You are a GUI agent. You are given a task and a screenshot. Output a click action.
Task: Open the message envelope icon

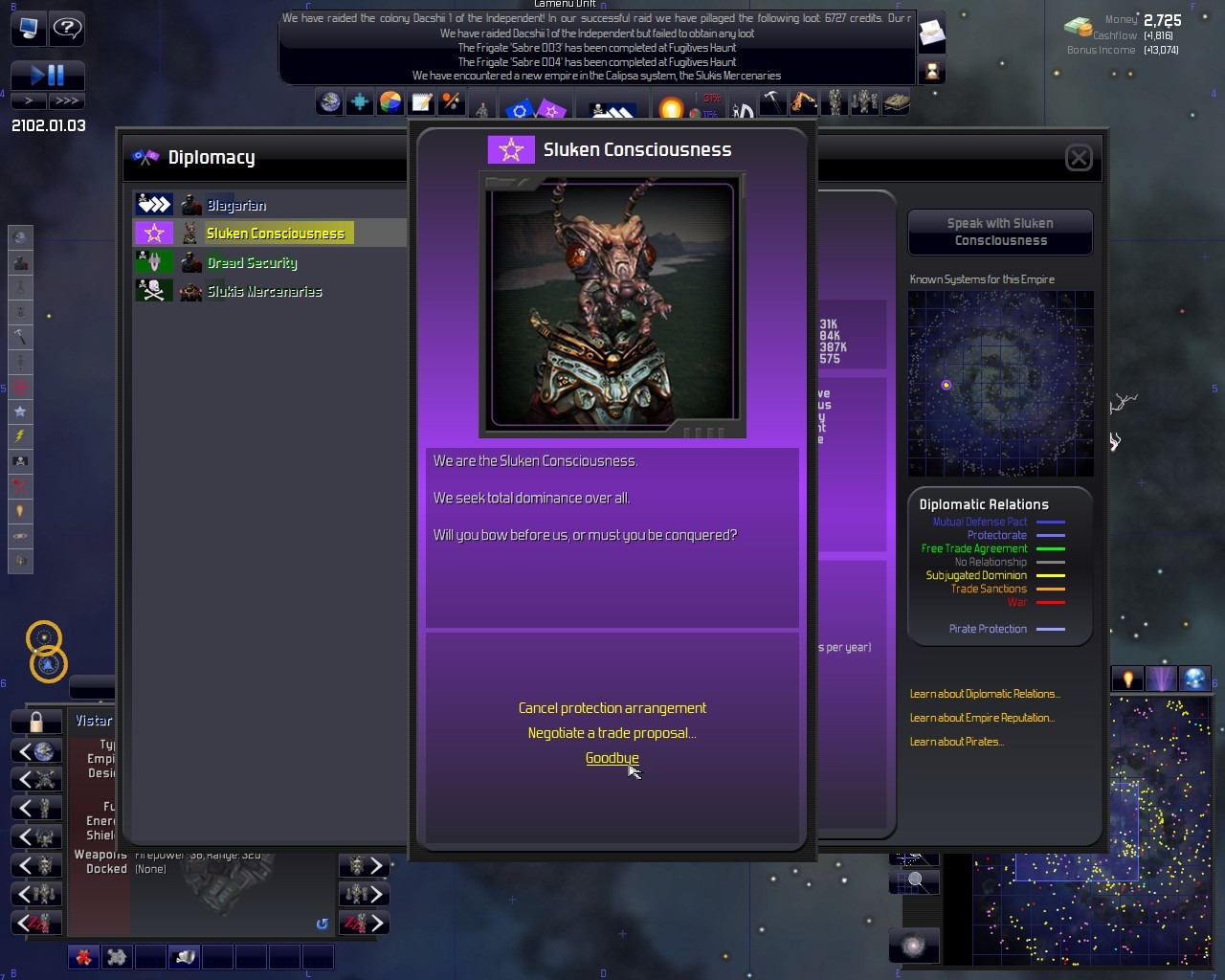click(931, 34)
